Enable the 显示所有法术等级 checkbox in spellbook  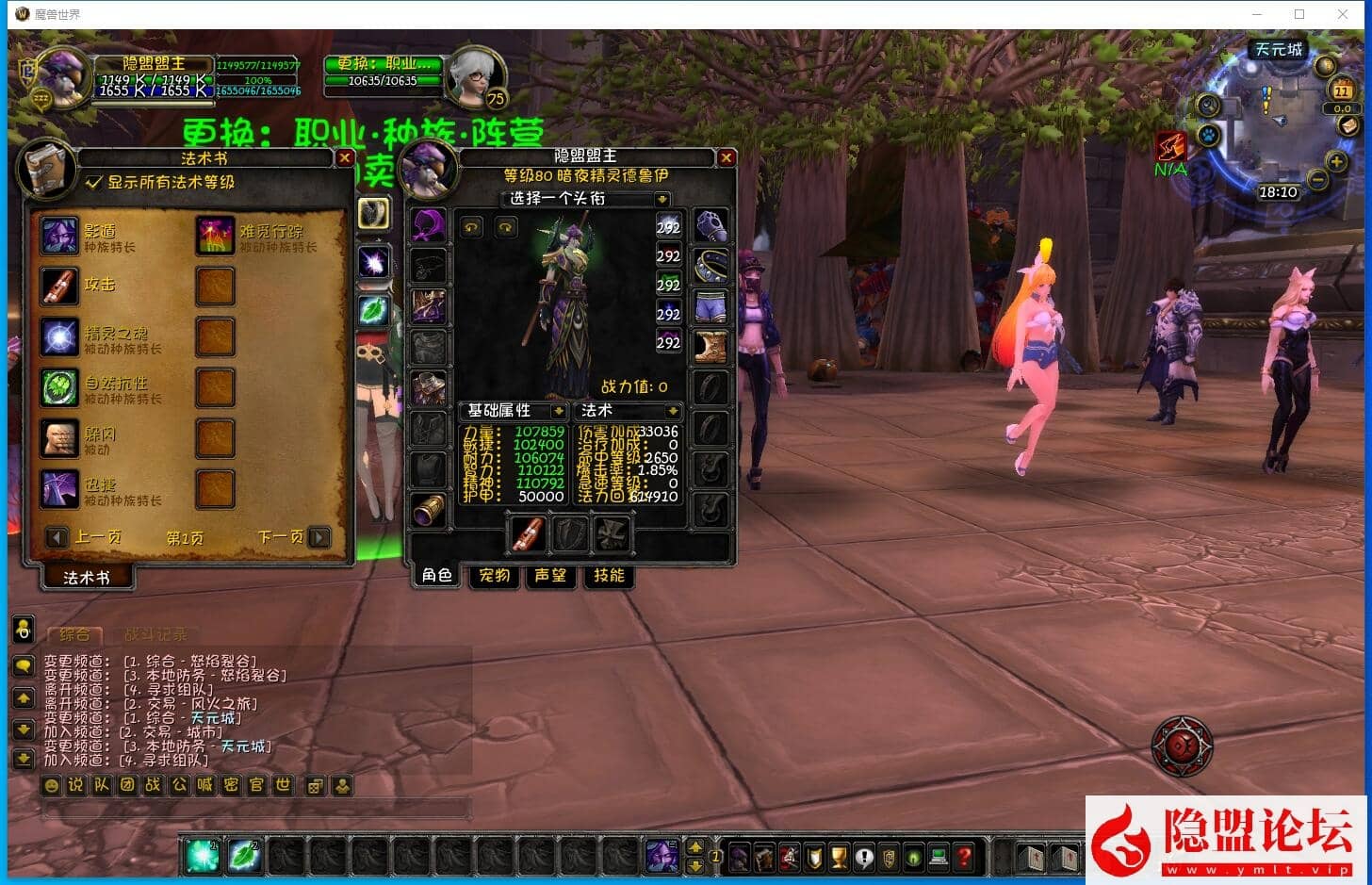coord(92,181)
